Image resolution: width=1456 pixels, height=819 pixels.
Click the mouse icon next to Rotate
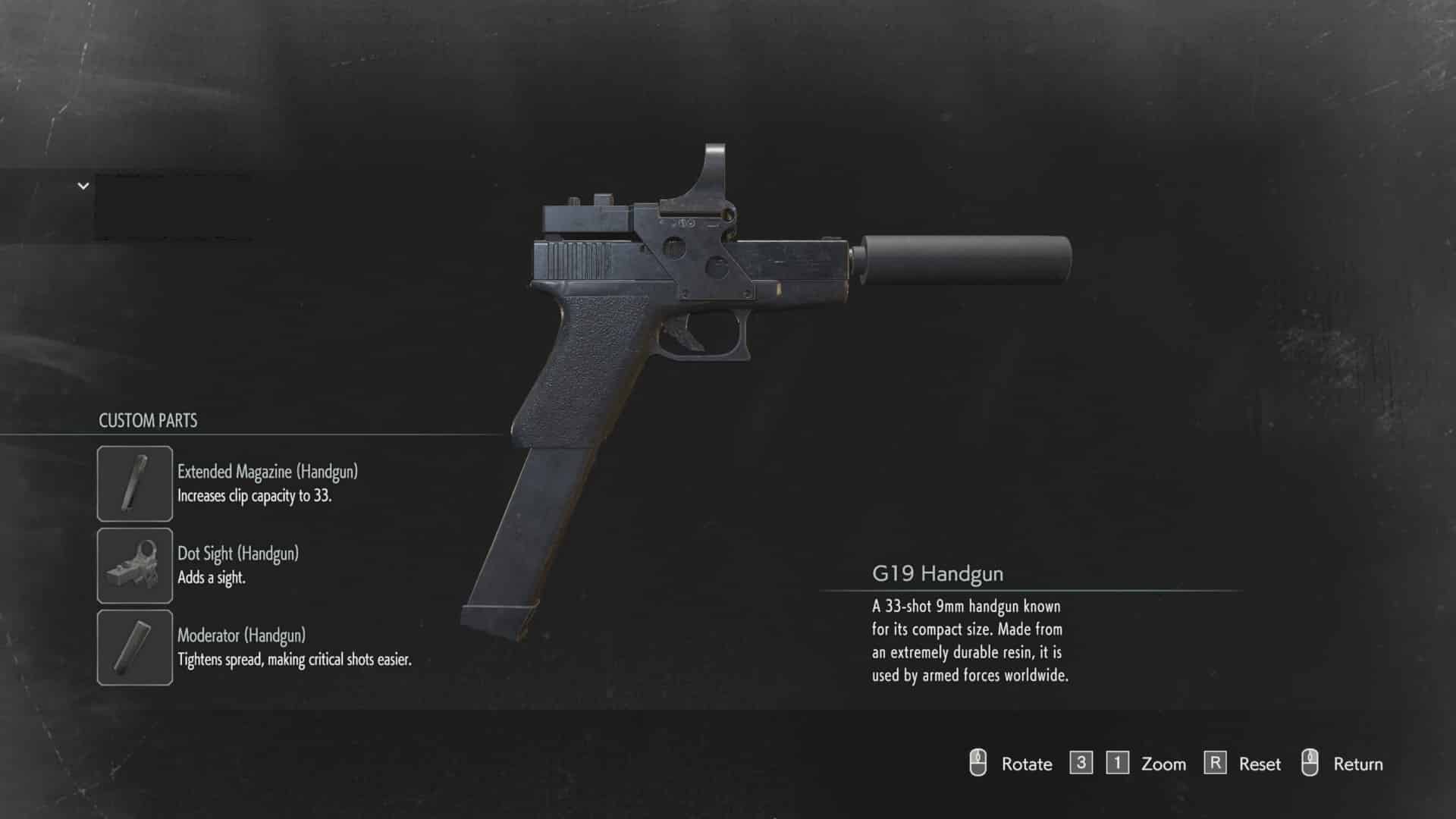coord(980,764)
